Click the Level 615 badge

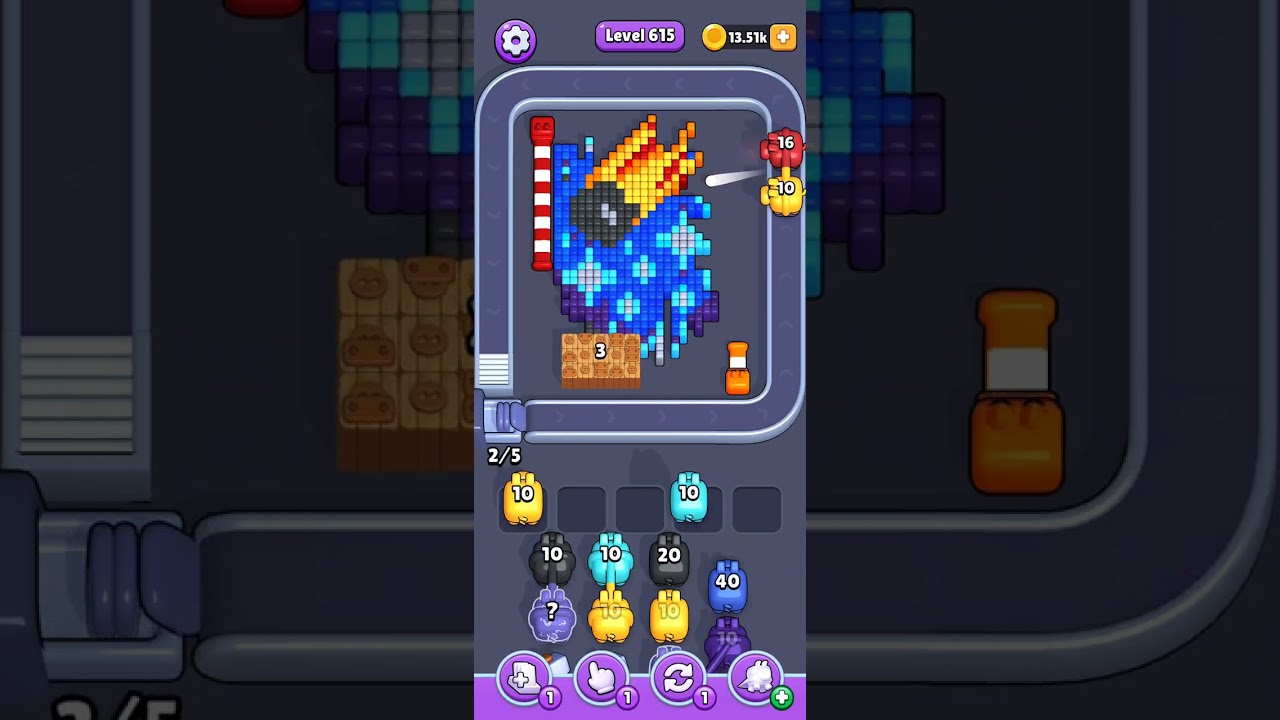click(x=639, y=36)
